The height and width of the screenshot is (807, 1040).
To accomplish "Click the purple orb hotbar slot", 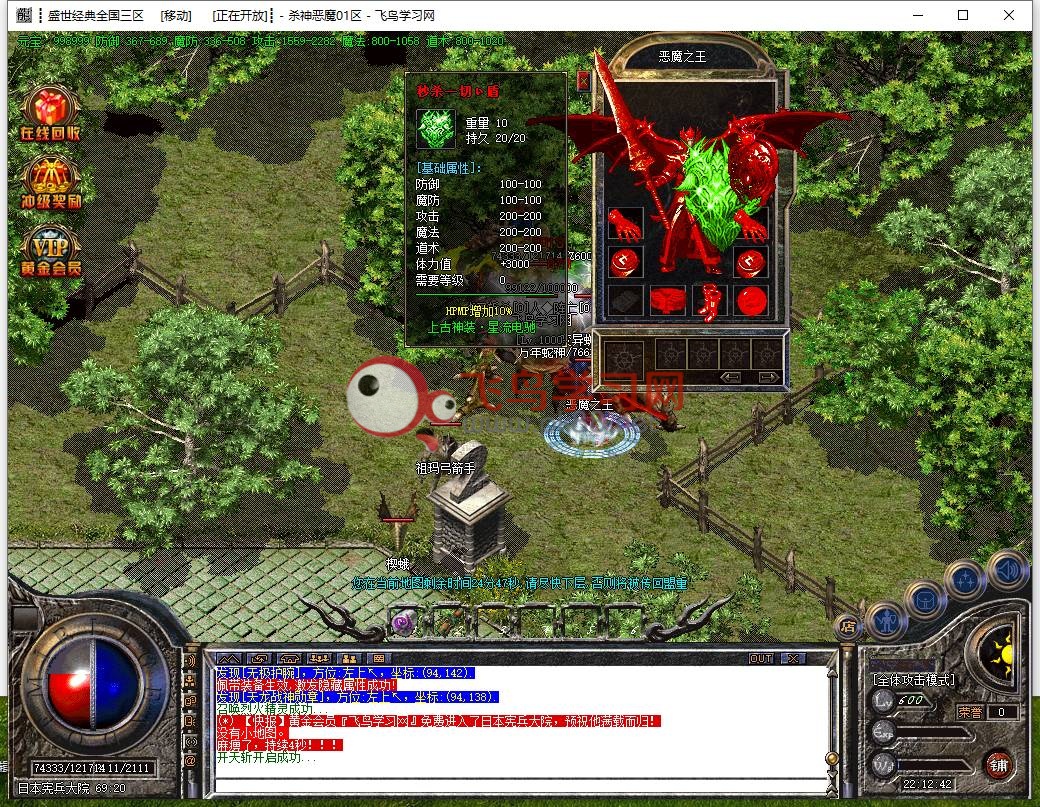I will [404, 623].
